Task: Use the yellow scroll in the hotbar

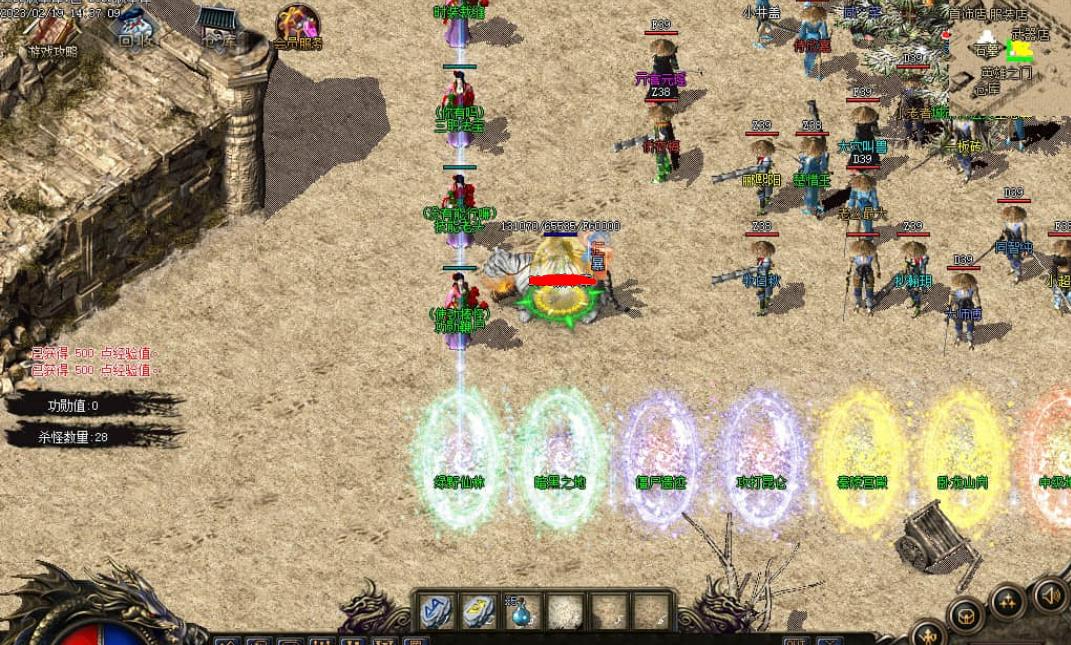Action: click(x=479, y=611)
